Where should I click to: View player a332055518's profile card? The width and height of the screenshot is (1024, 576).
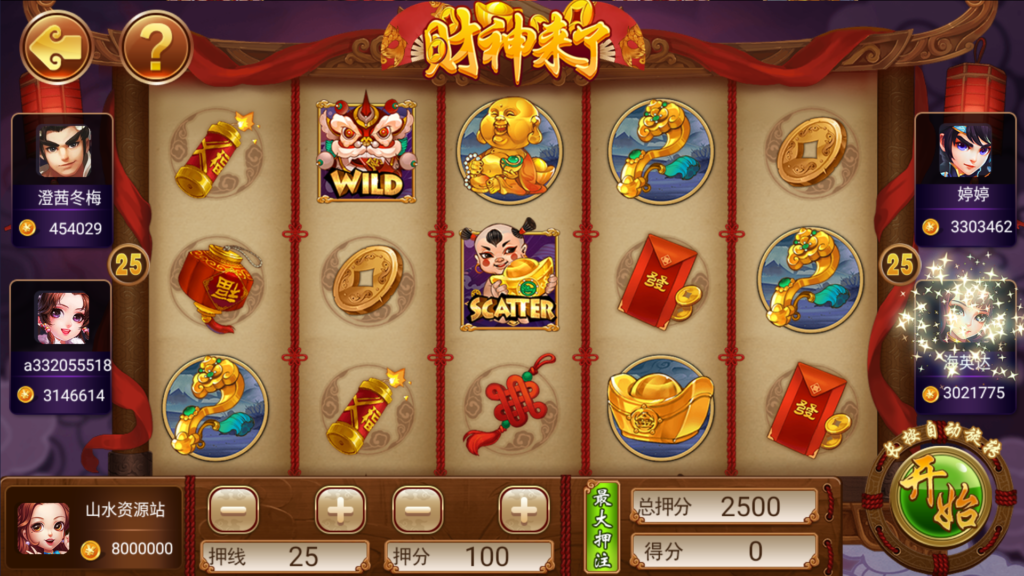62,346
